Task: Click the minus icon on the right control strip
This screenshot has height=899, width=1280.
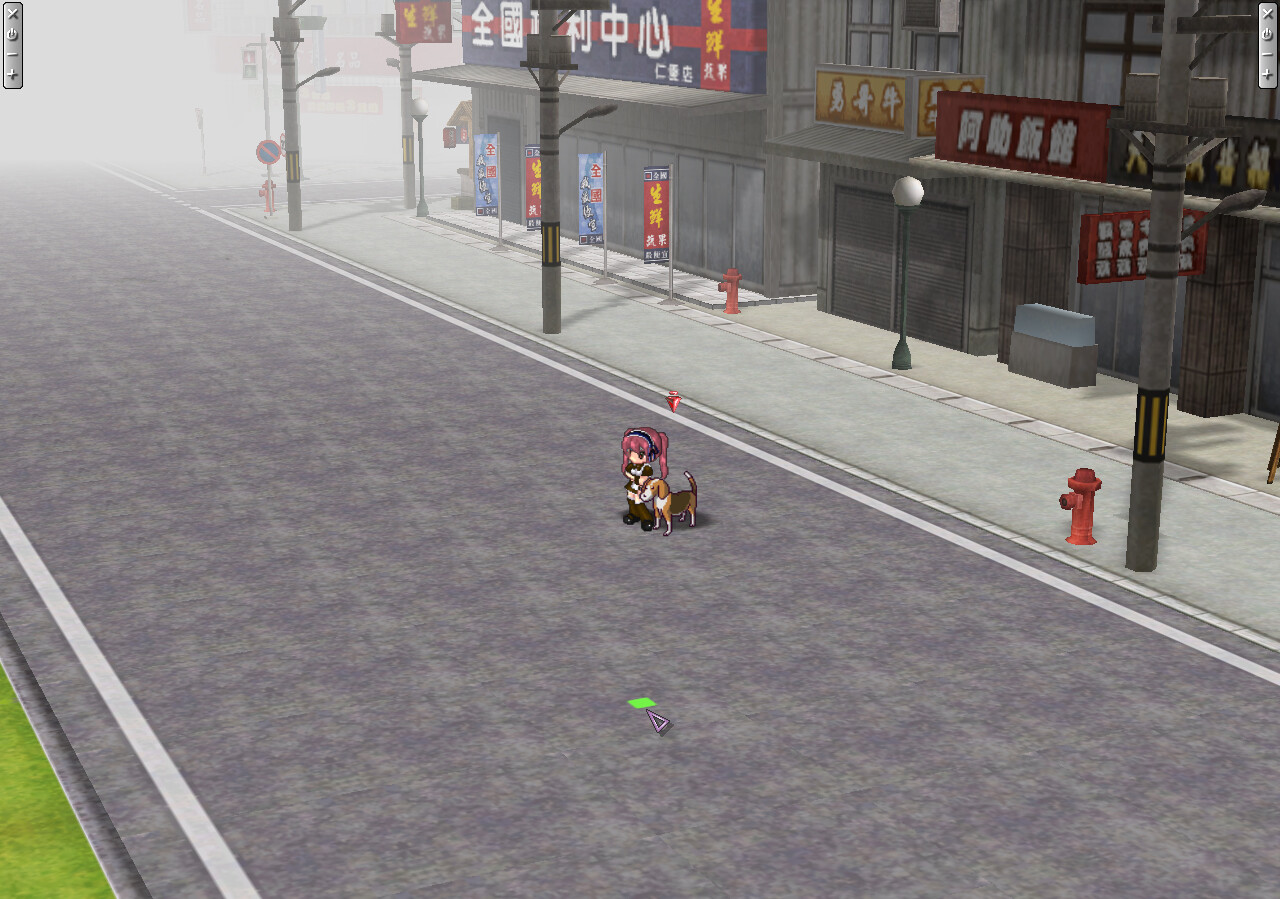Action: 1267,54
